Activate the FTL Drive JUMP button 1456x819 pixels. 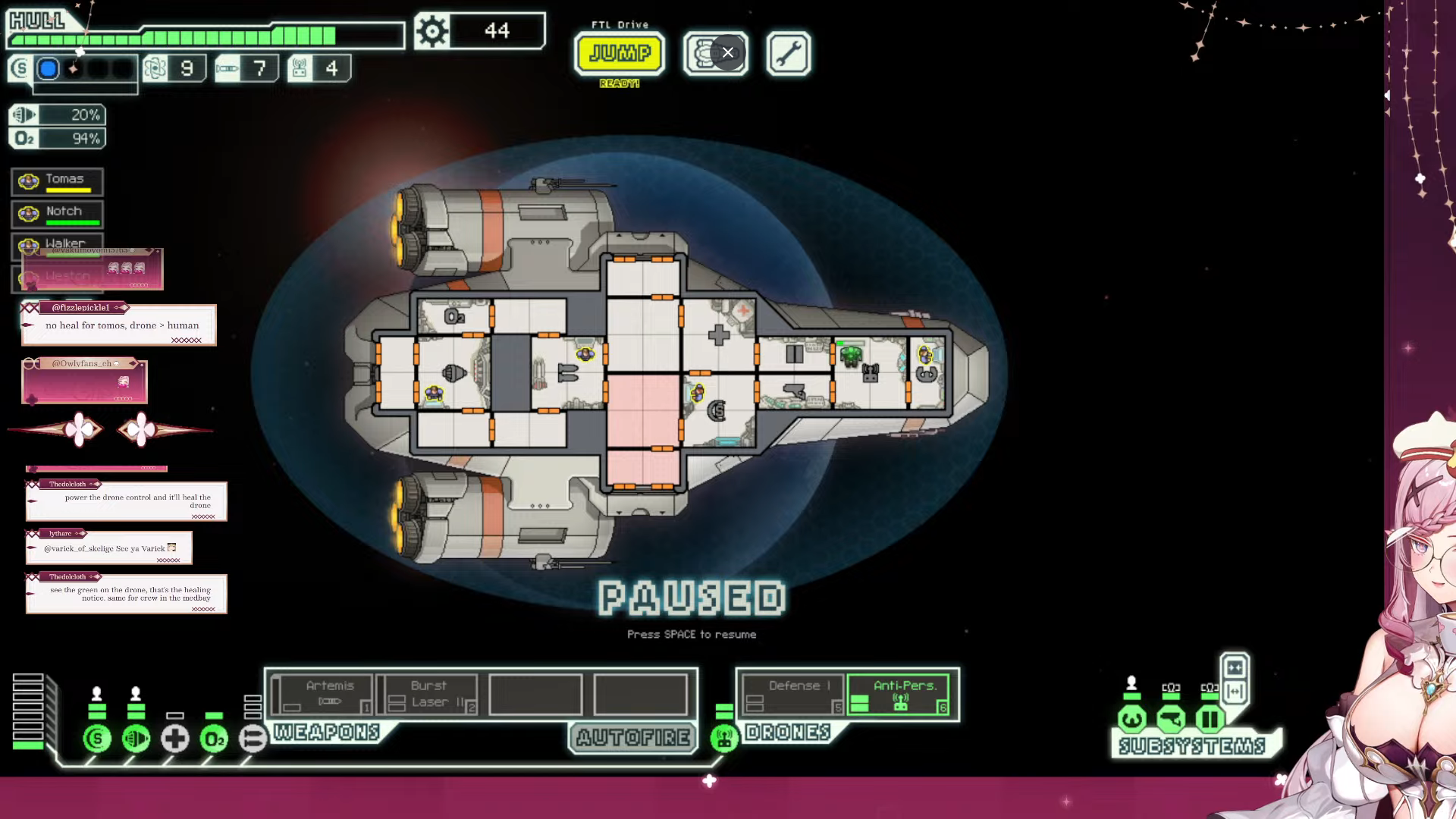click(620, 53)
